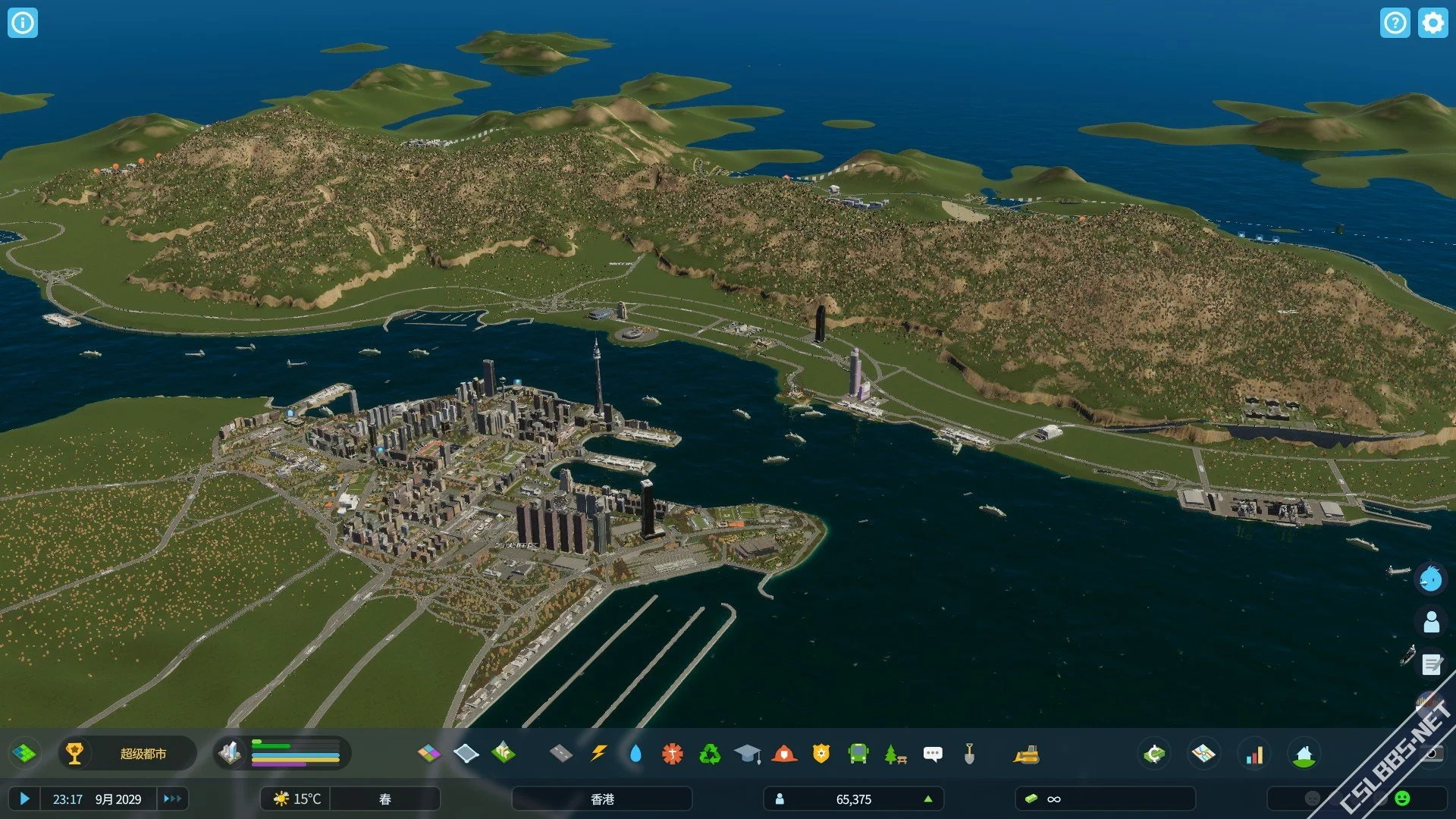Open the Chirper bird feed
Image resolution: width=1456 pixels, height=819 pixels.
point(1431,579)
